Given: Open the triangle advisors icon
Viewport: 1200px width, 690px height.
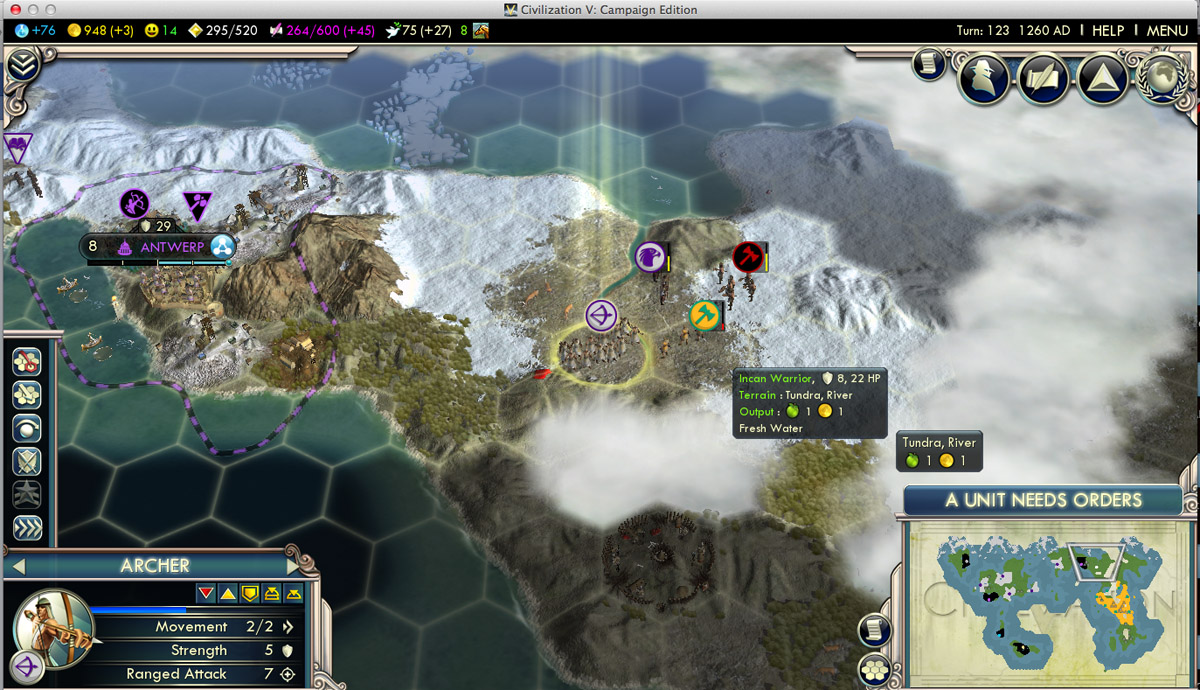Looking at the screenshot, I should (x=1102, y=79).
